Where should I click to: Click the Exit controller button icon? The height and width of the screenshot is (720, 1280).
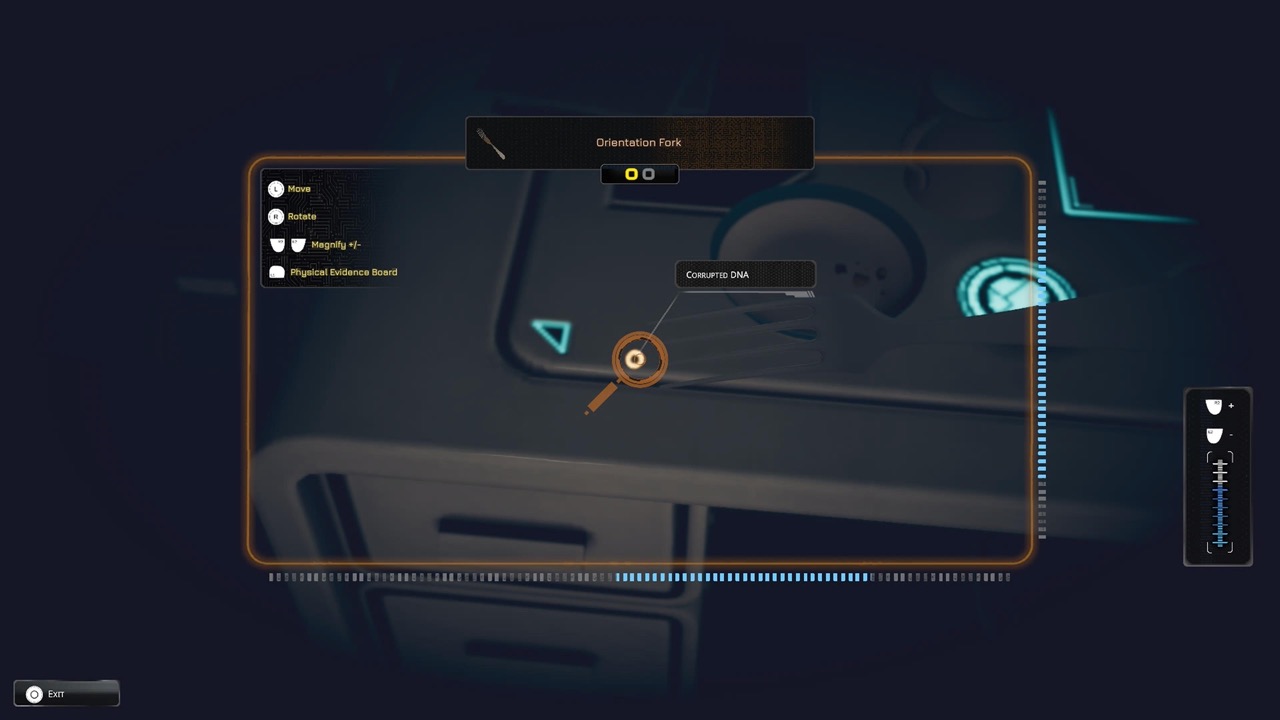coord(36,693)
